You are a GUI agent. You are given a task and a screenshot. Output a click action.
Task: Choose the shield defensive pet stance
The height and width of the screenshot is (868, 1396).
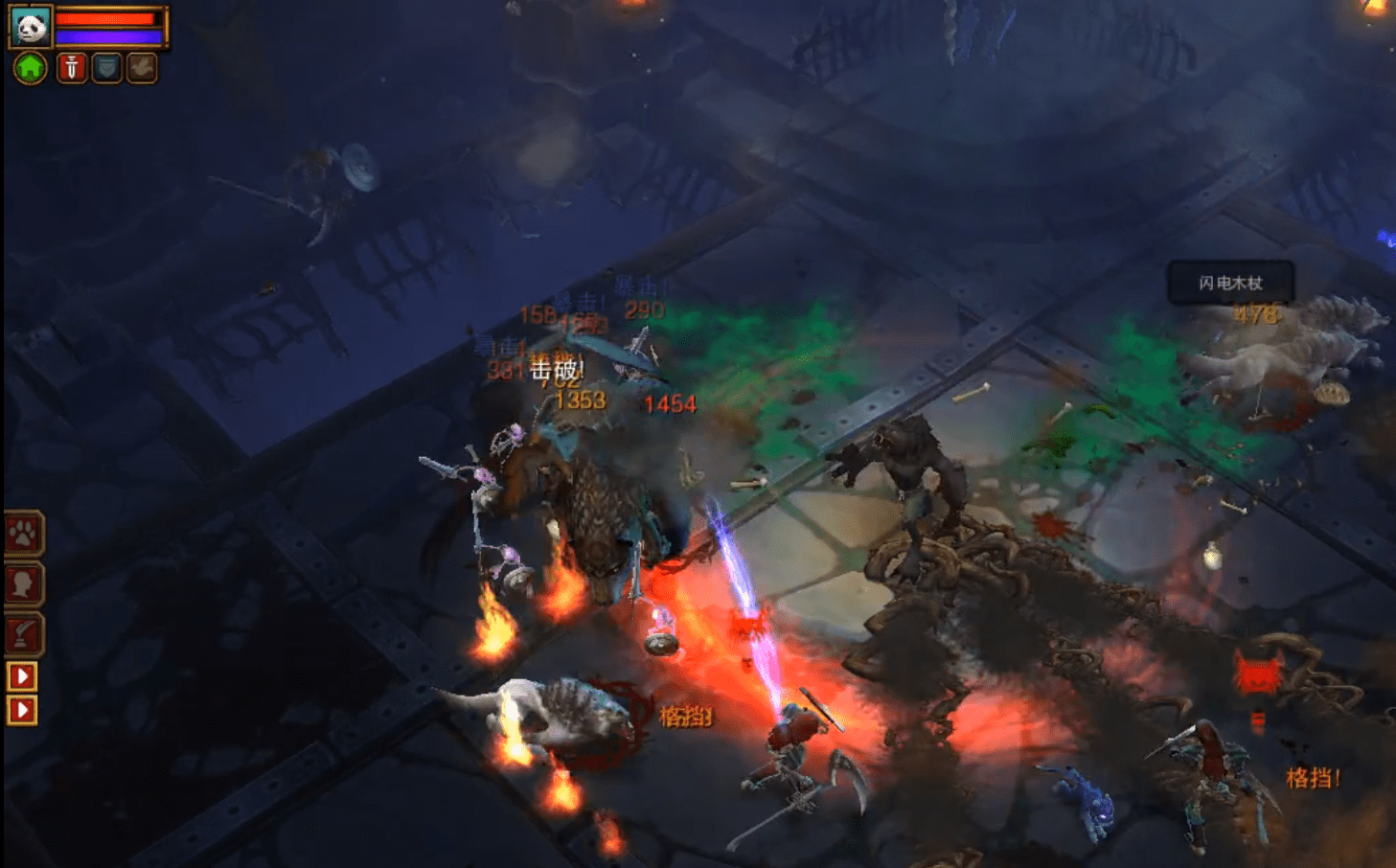[x=106, y=68]
